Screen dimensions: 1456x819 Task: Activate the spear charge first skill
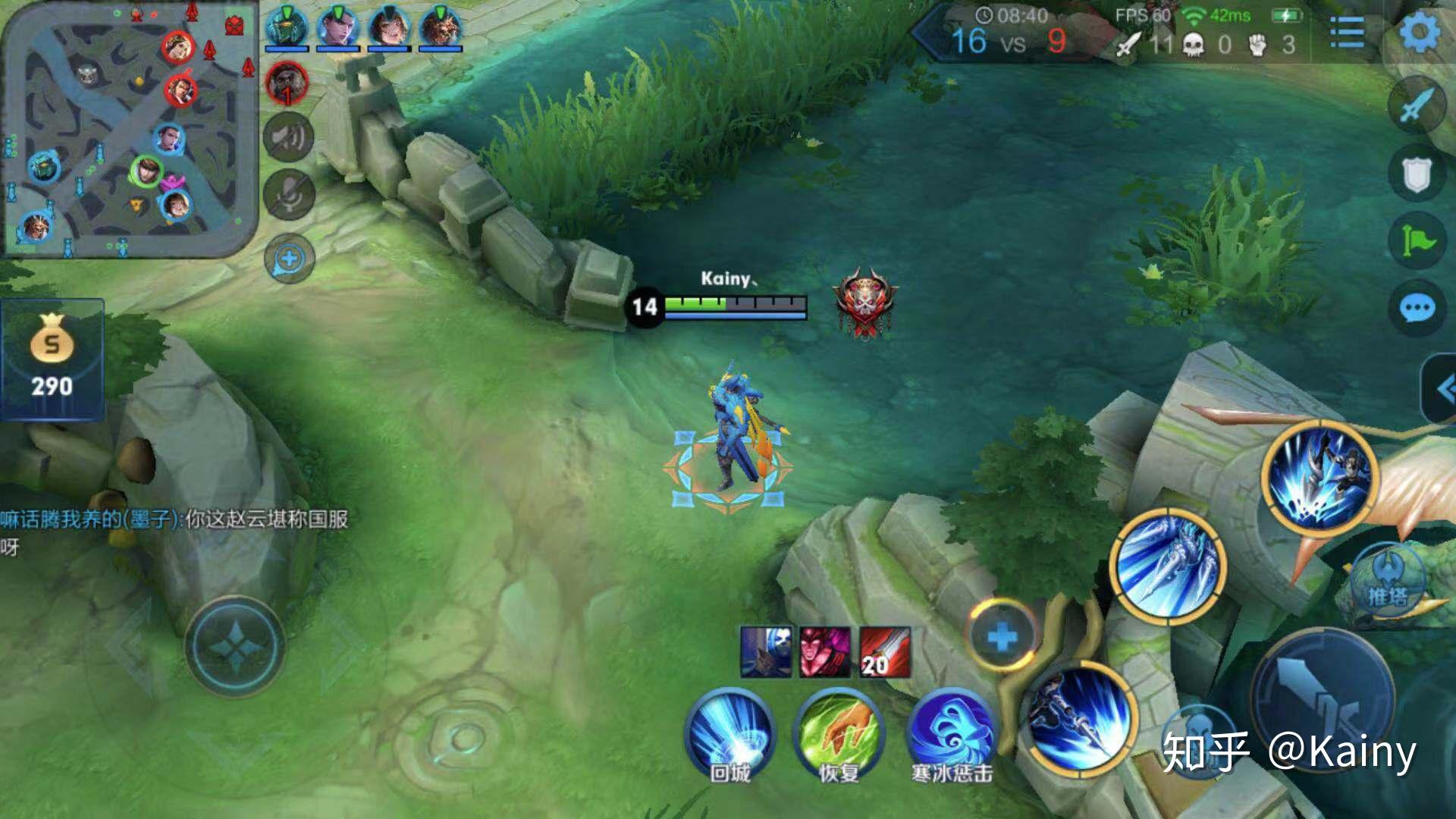[1080, 719]
